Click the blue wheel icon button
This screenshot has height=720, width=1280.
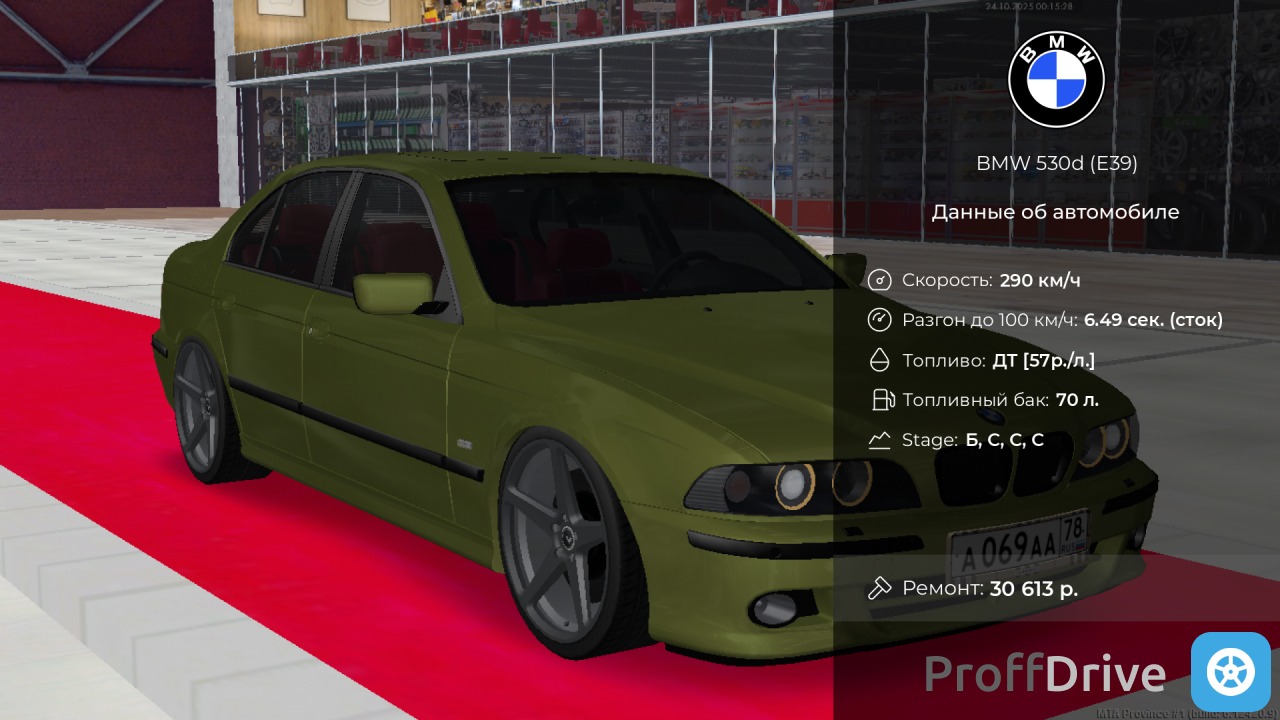tap(1230, 672)
